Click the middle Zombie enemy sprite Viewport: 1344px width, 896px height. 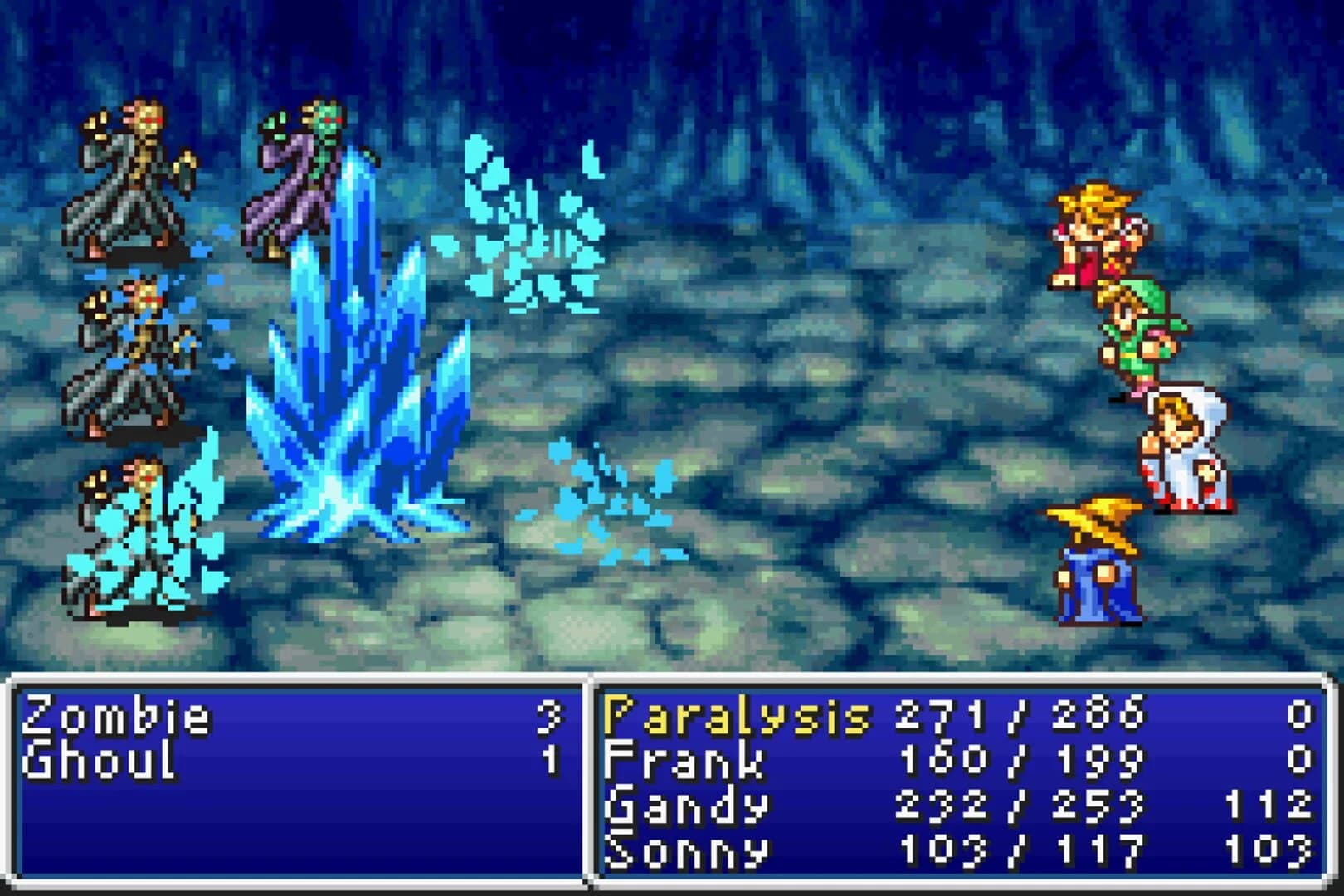coord(129,357)
